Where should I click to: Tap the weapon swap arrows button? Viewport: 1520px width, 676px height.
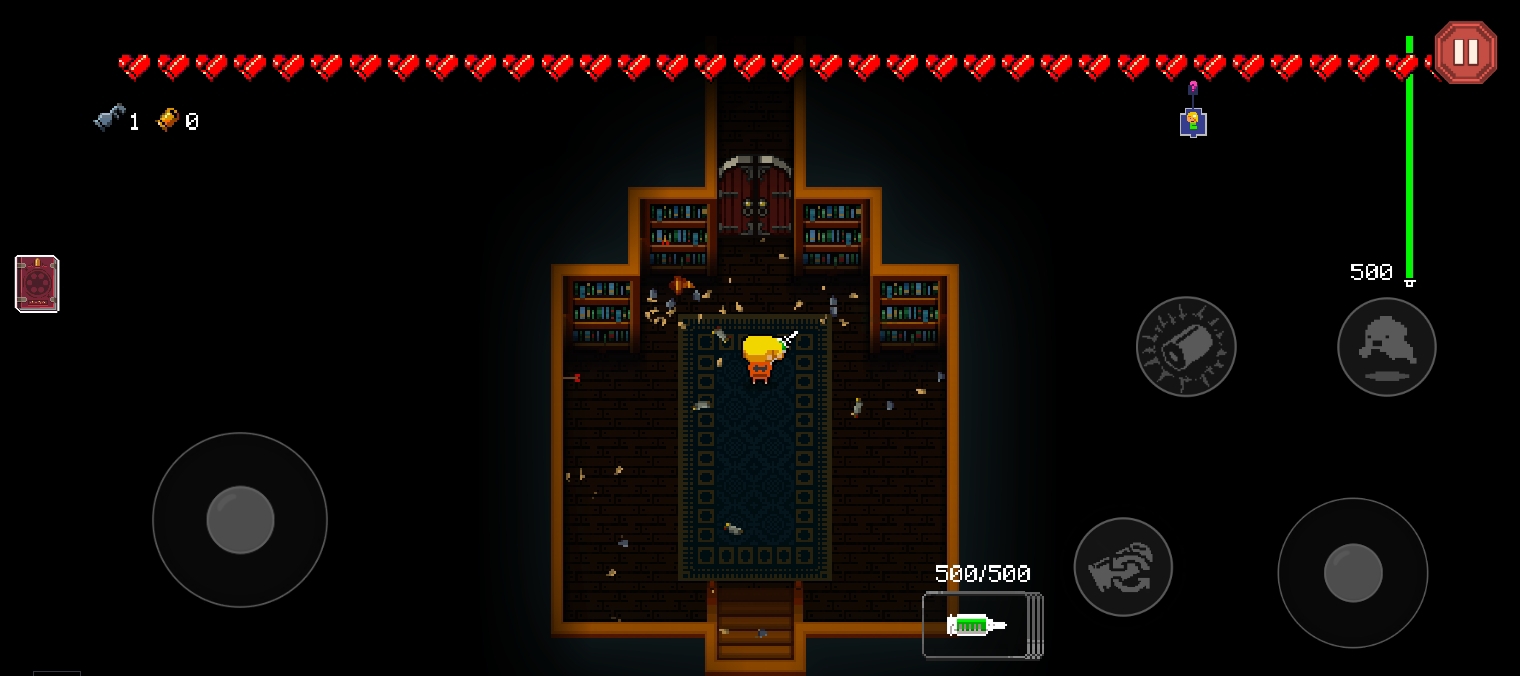(1123, 567)
